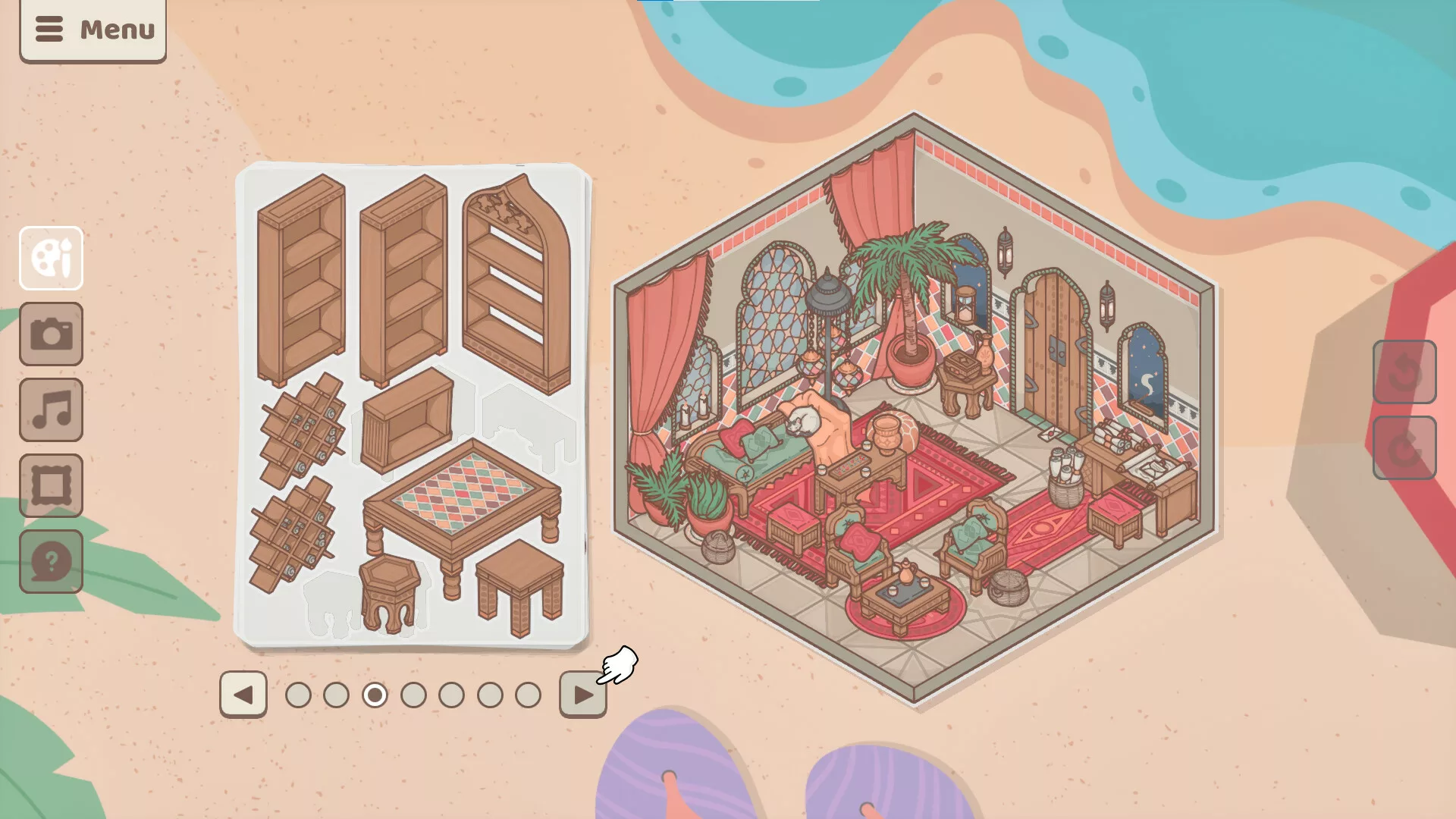Go to the next sticker page
The height and width of the screenshot is (819, 1456).
click(x=582, y=694)
